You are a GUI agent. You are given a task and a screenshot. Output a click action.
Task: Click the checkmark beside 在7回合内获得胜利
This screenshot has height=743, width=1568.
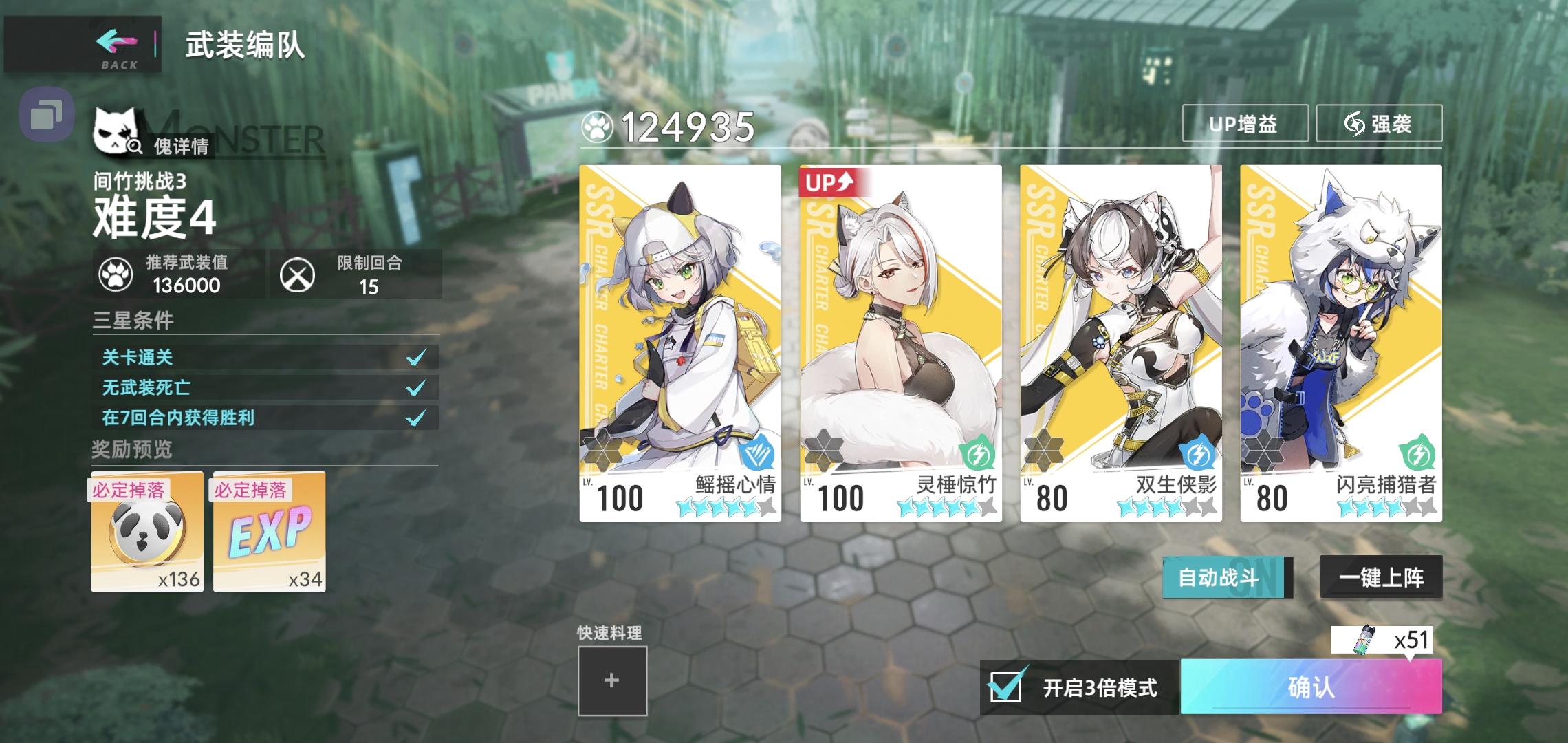tap(415, 416)
